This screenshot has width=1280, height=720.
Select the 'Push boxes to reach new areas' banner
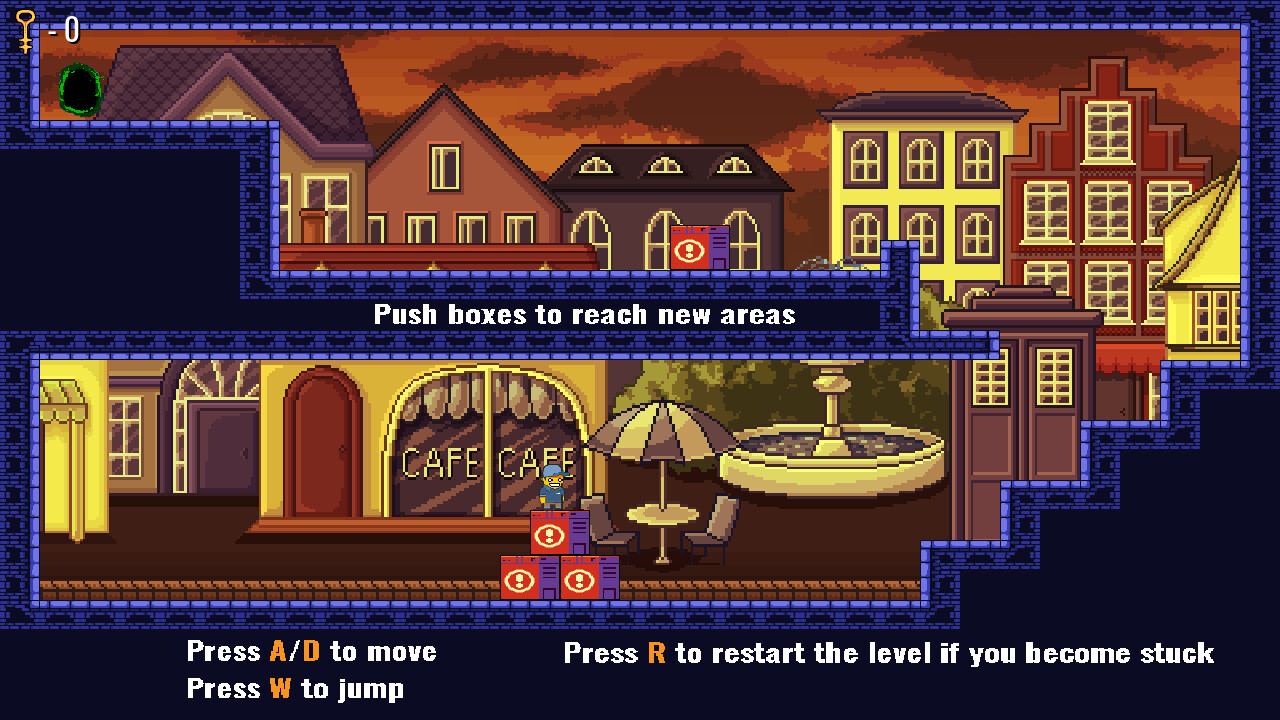pos(584,314)
